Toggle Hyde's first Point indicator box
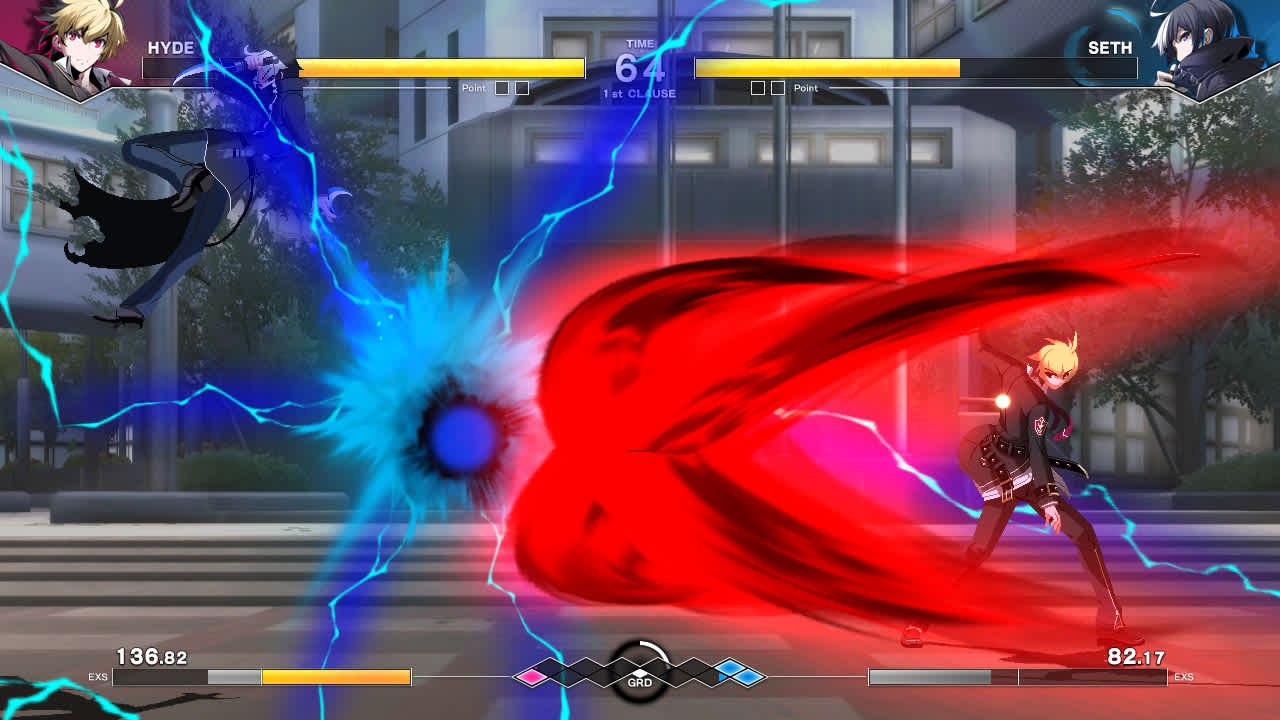The image size is (1280, 720). click(503, 88)
